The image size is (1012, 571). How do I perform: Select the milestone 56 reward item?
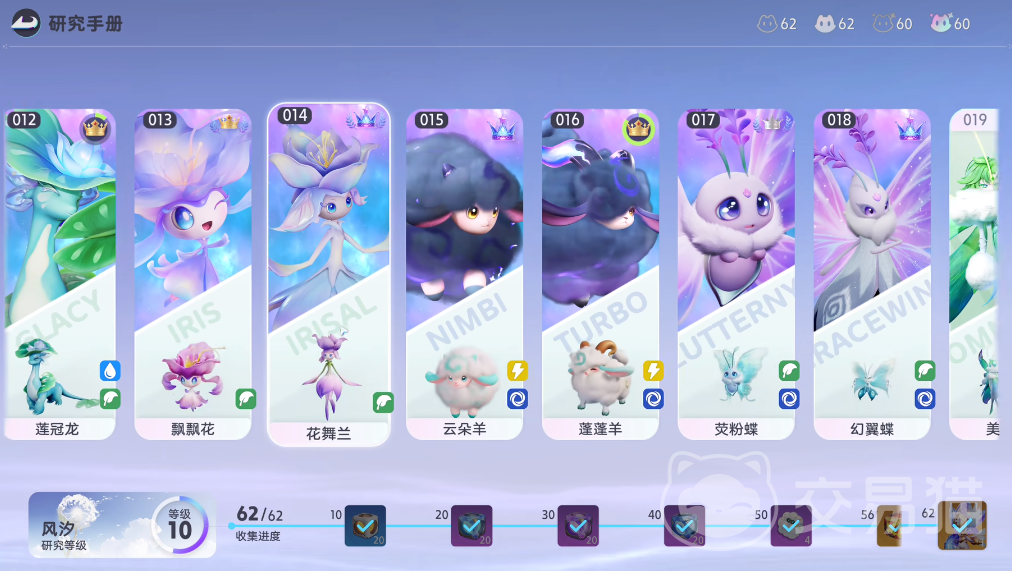[x=891, y=527]
